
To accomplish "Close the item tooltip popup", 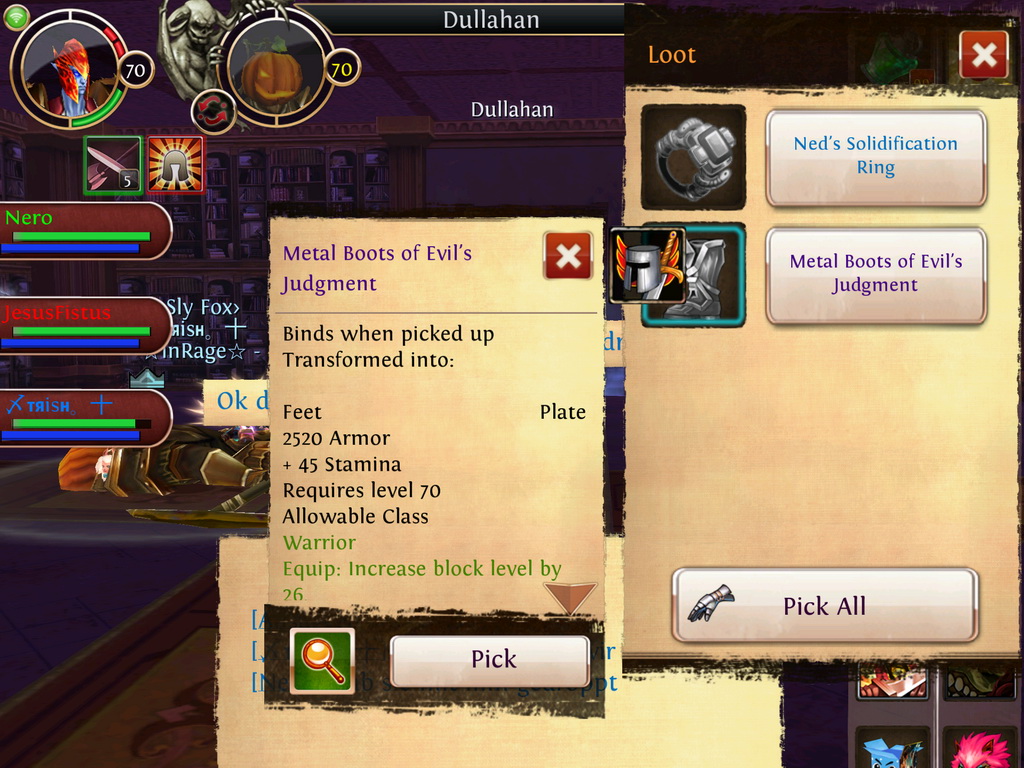I will coord(568,256).
